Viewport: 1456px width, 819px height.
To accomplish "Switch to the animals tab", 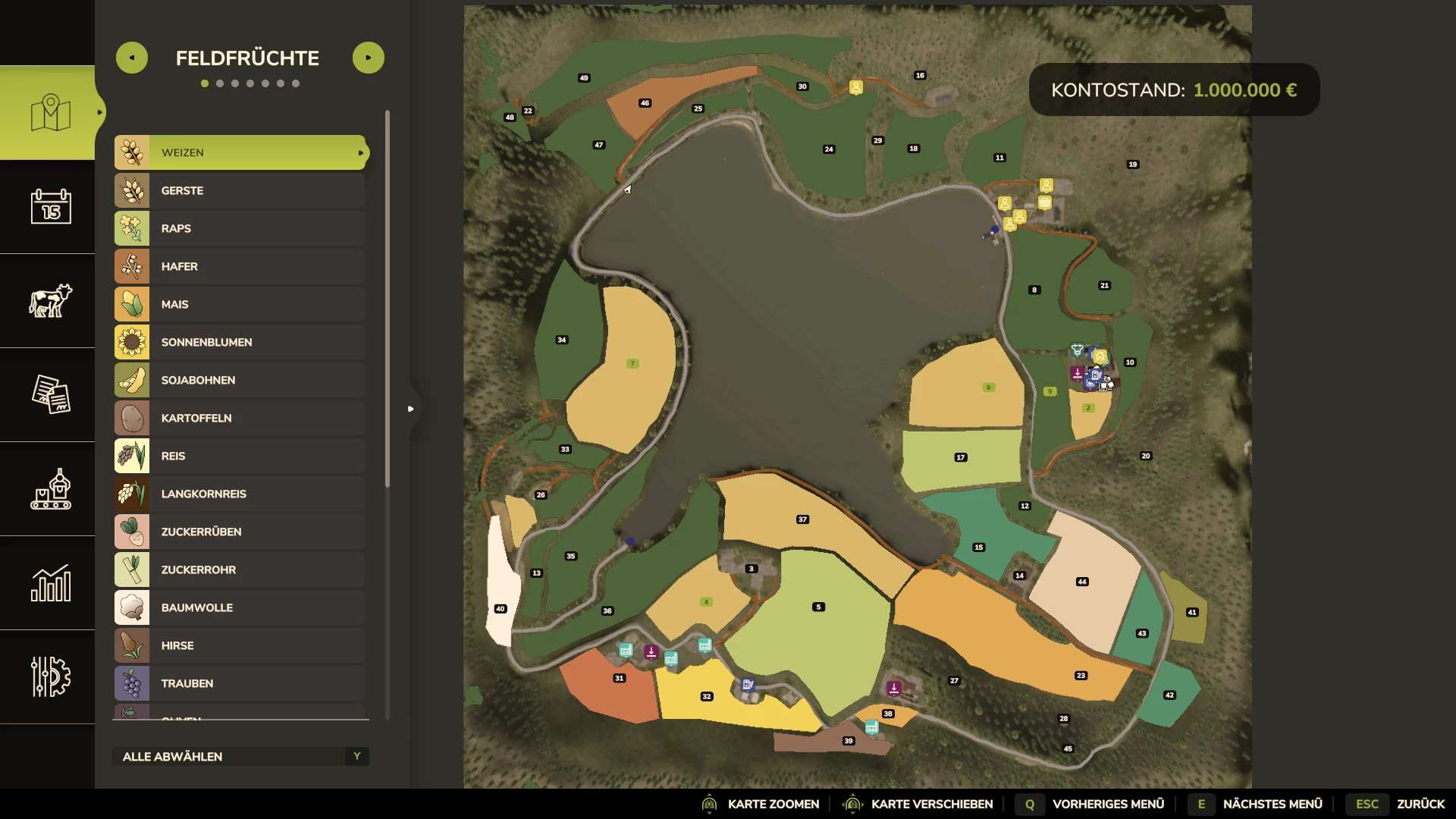I will pyautogui.click(x=50, y=300).
